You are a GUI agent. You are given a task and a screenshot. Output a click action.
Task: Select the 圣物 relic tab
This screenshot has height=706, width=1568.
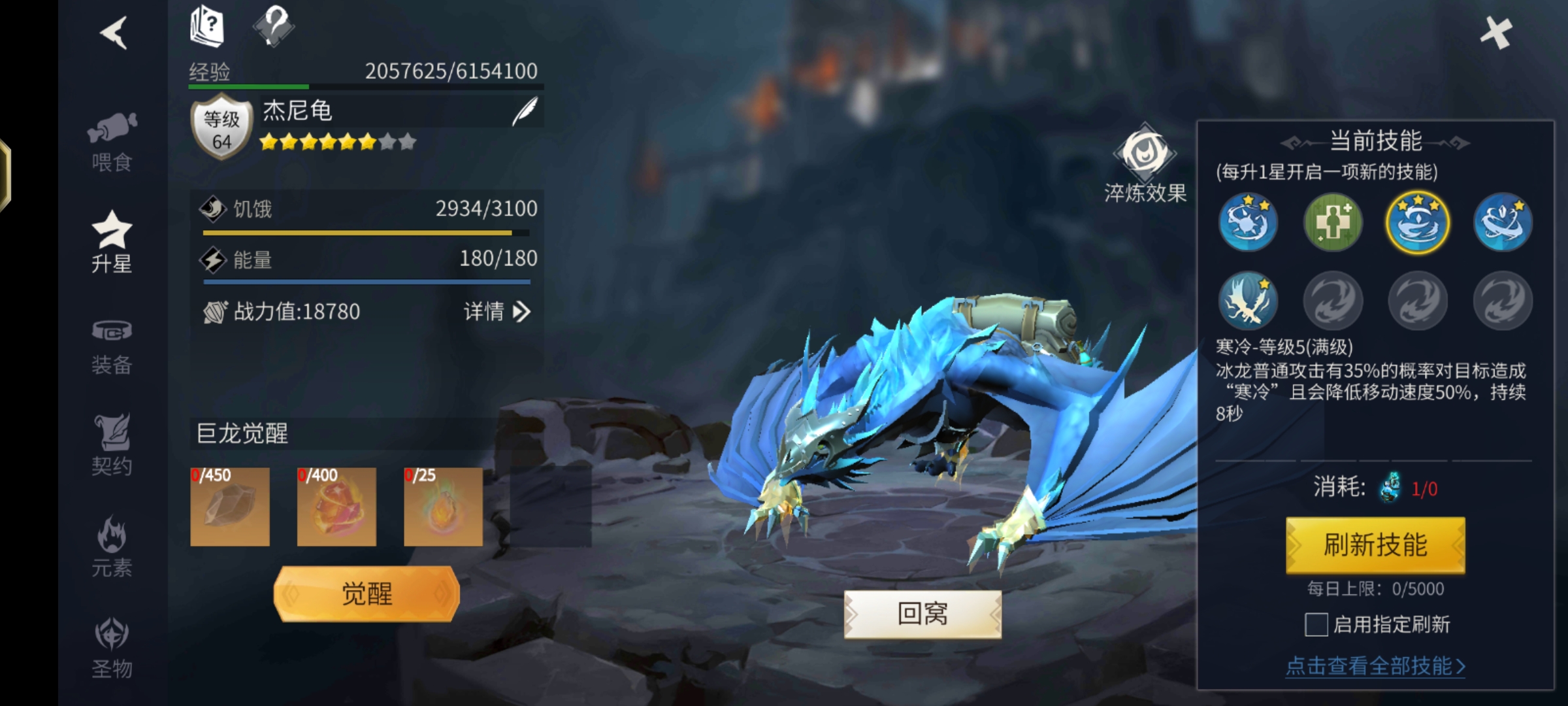coord(112,648)
